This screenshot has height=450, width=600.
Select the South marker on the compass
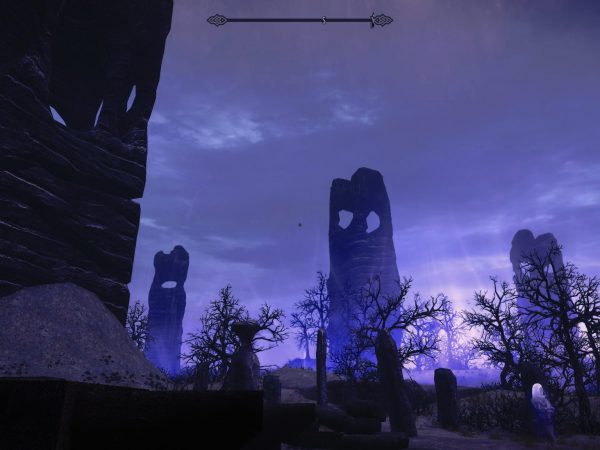click(324, 20)
